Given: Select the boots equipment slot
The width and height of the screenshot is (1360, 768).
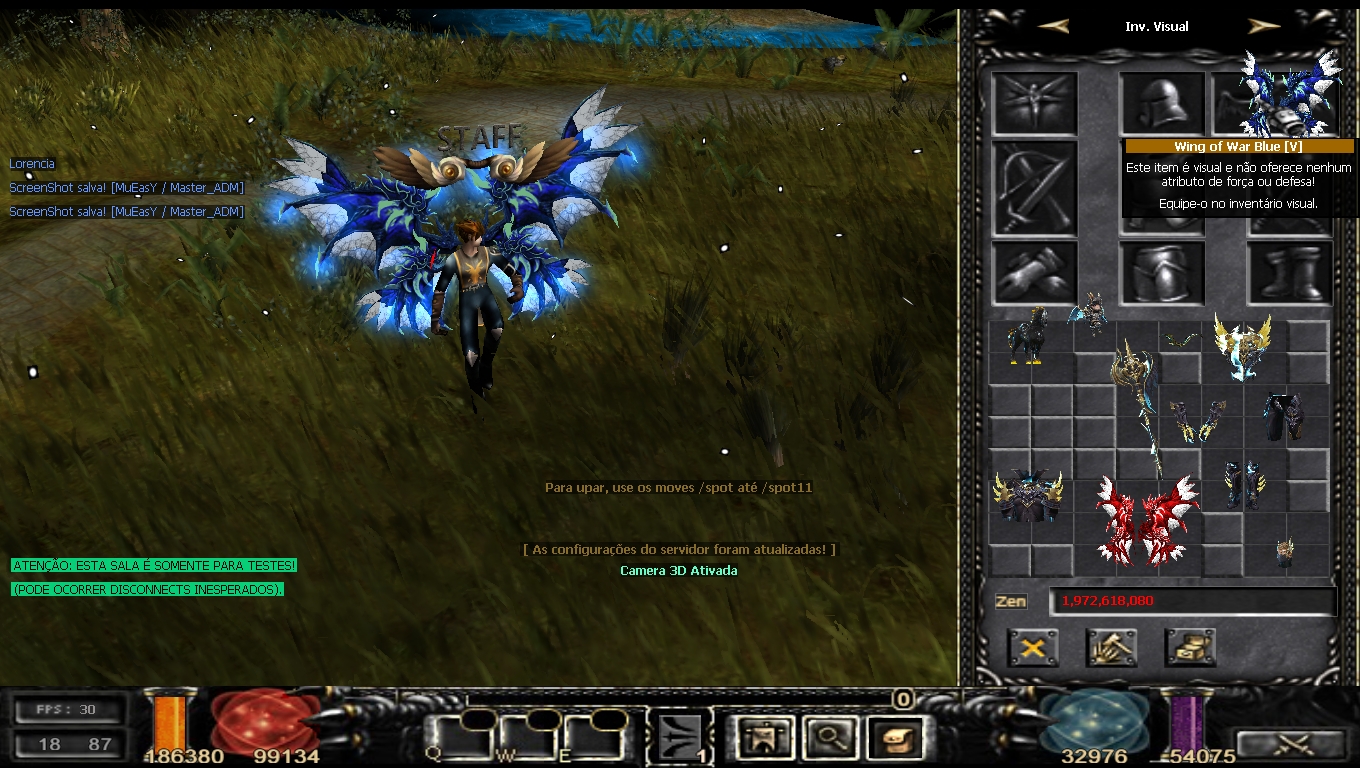Looking at the screenshot, I should pyautogui.click(x=1290, y=272).
